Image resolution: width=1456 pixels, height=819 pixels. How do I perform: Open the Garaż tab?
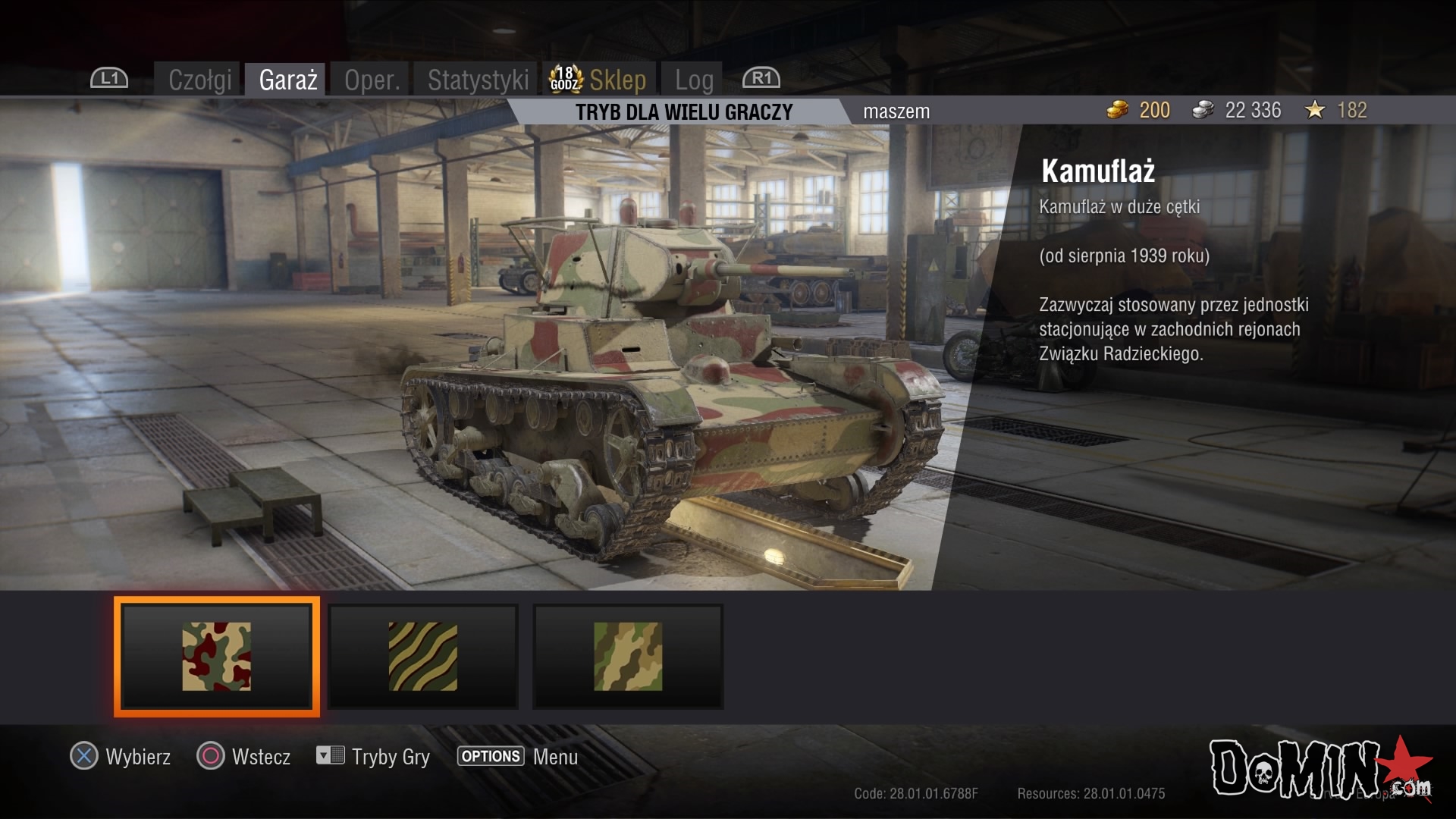point(287,80)
